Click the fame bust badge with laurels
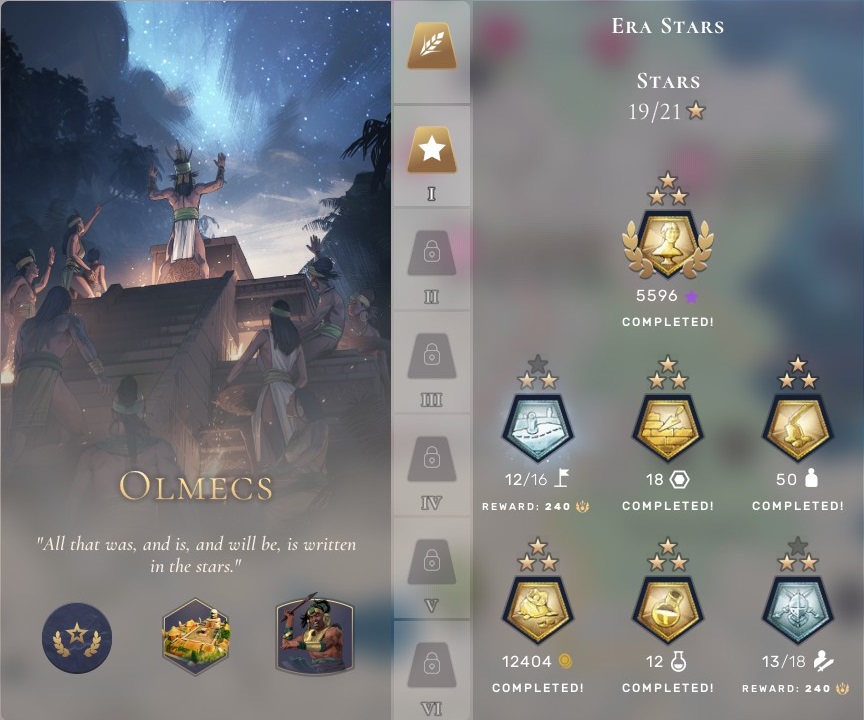864x720 pixels. click(668, 244)
